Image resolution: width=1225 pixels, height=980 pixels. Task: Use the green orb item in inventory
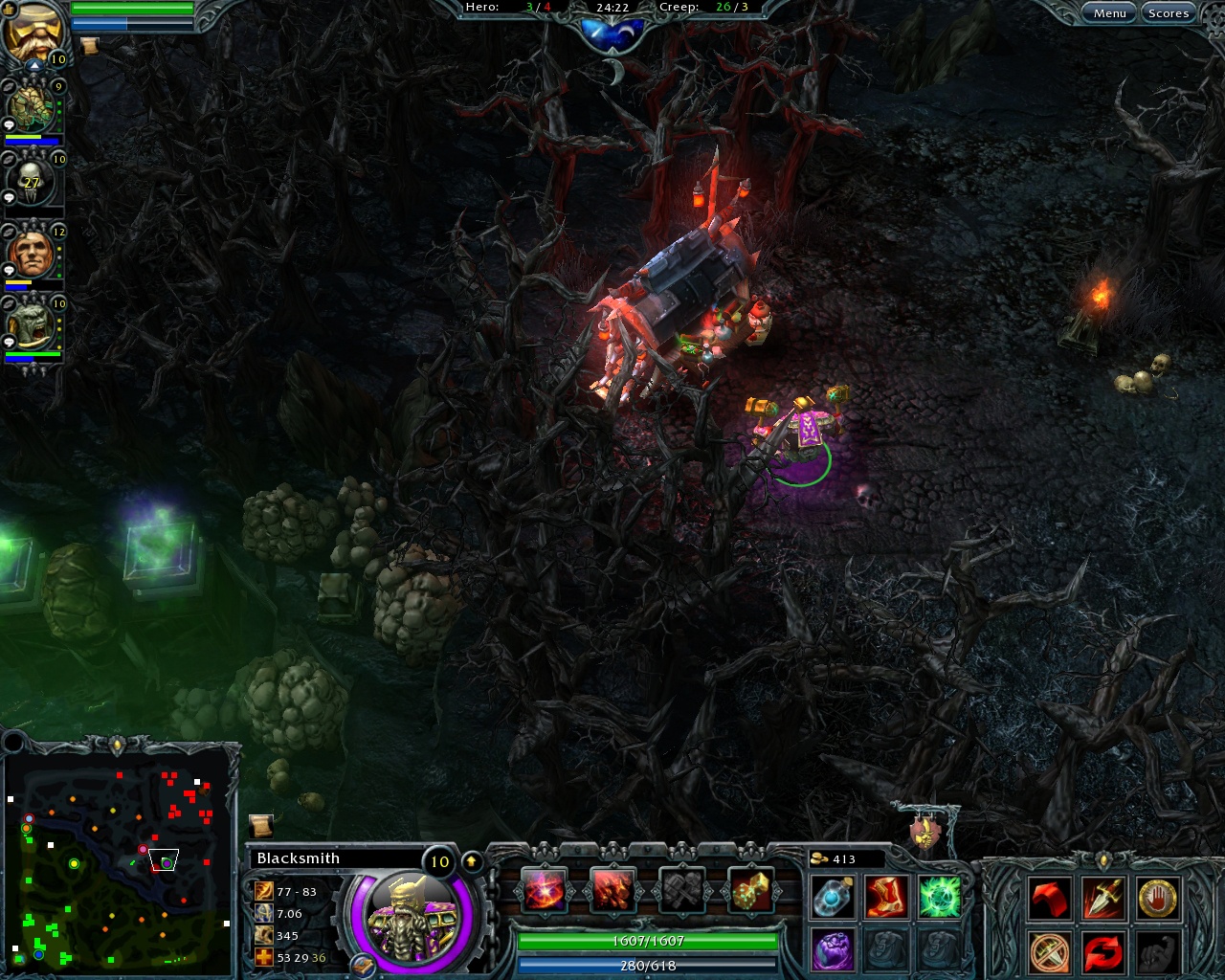(941, 897)
